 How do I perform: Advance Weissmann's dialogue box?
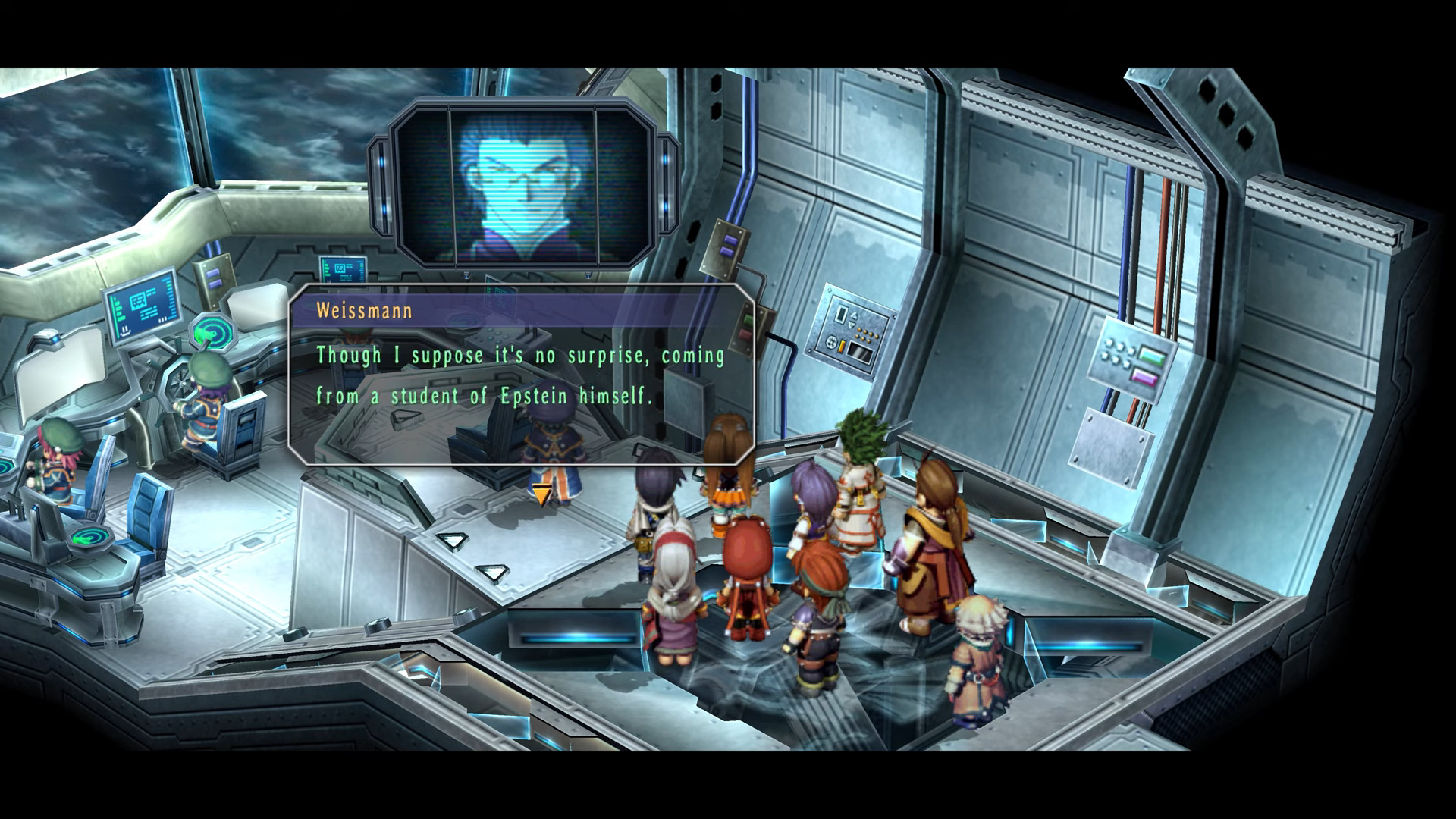click(x=522, y=375)
